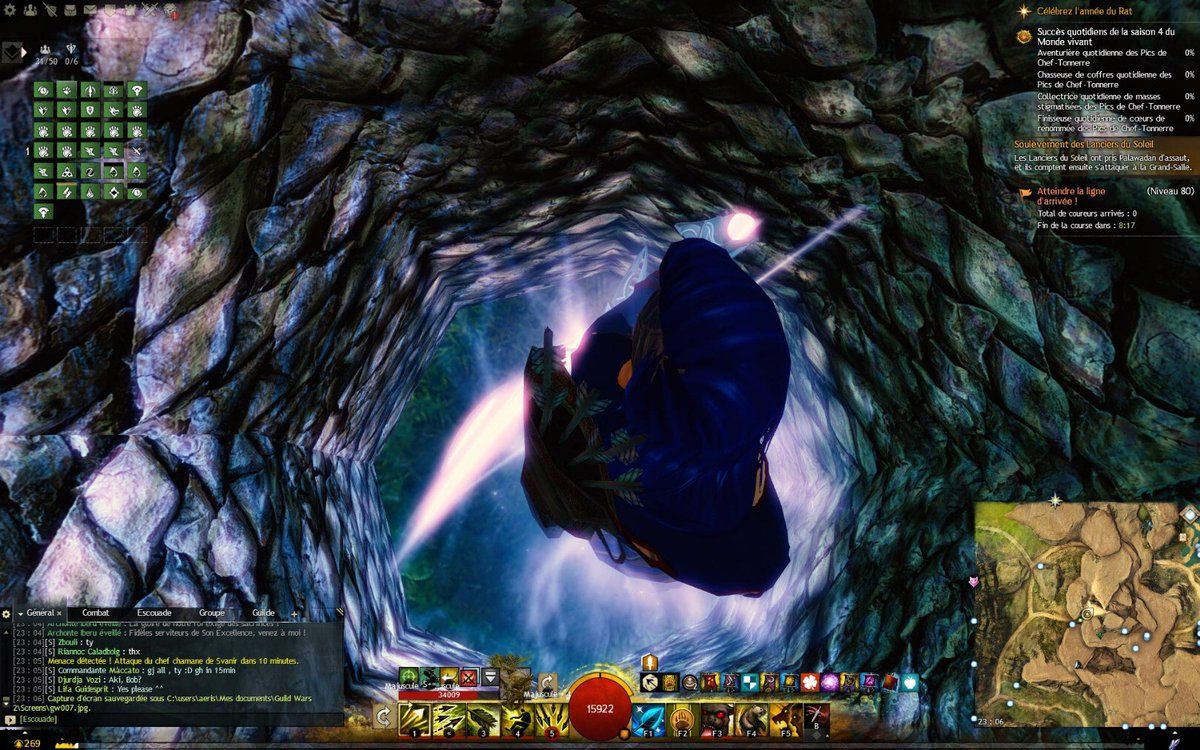Viewport: 1200px width, 750px height.
Task: Switch to the Escouade chat tab
Action: (154, 612)
